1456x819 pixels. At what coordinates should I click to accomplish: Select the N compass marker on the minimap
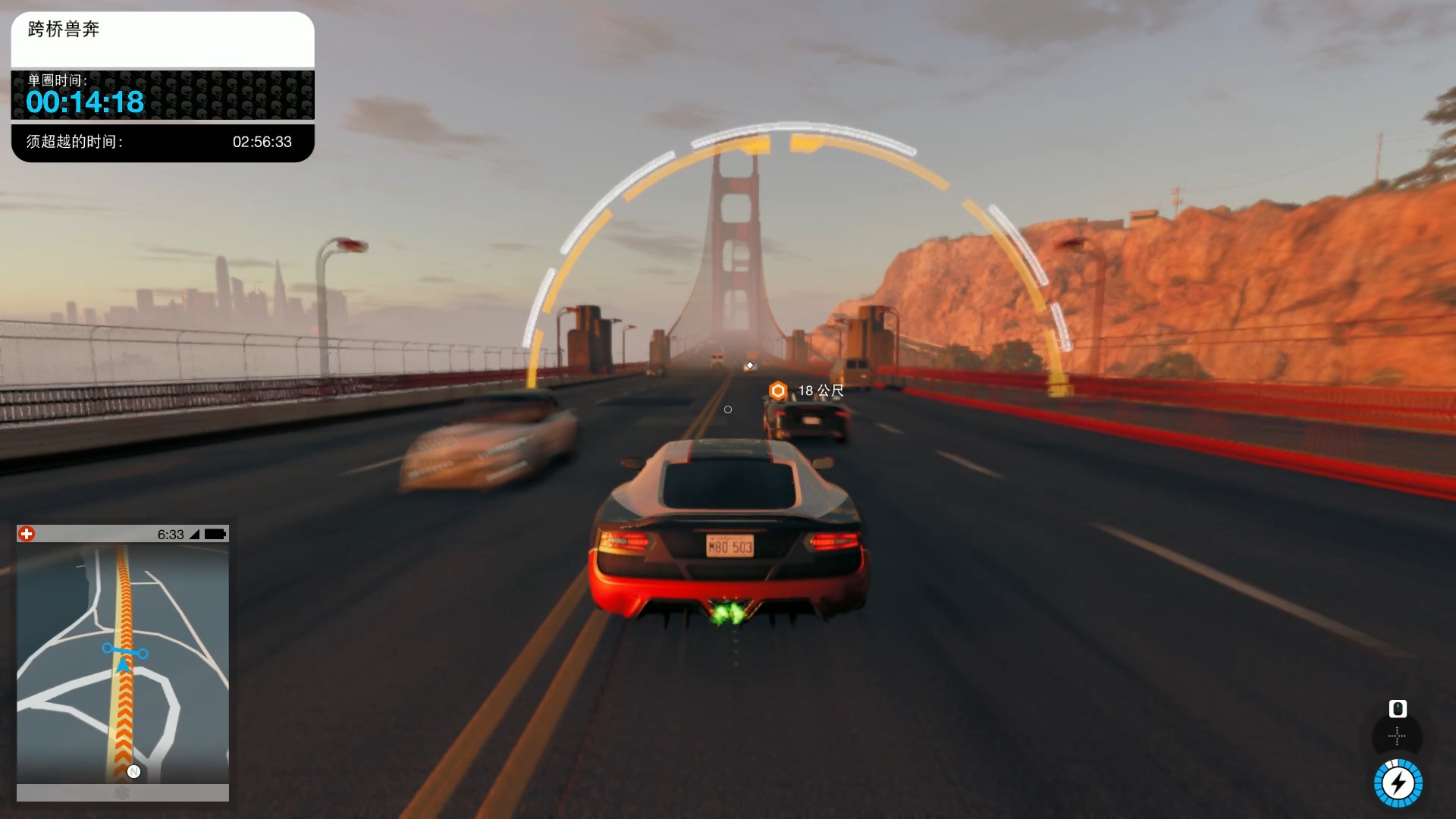pos(134,771)
